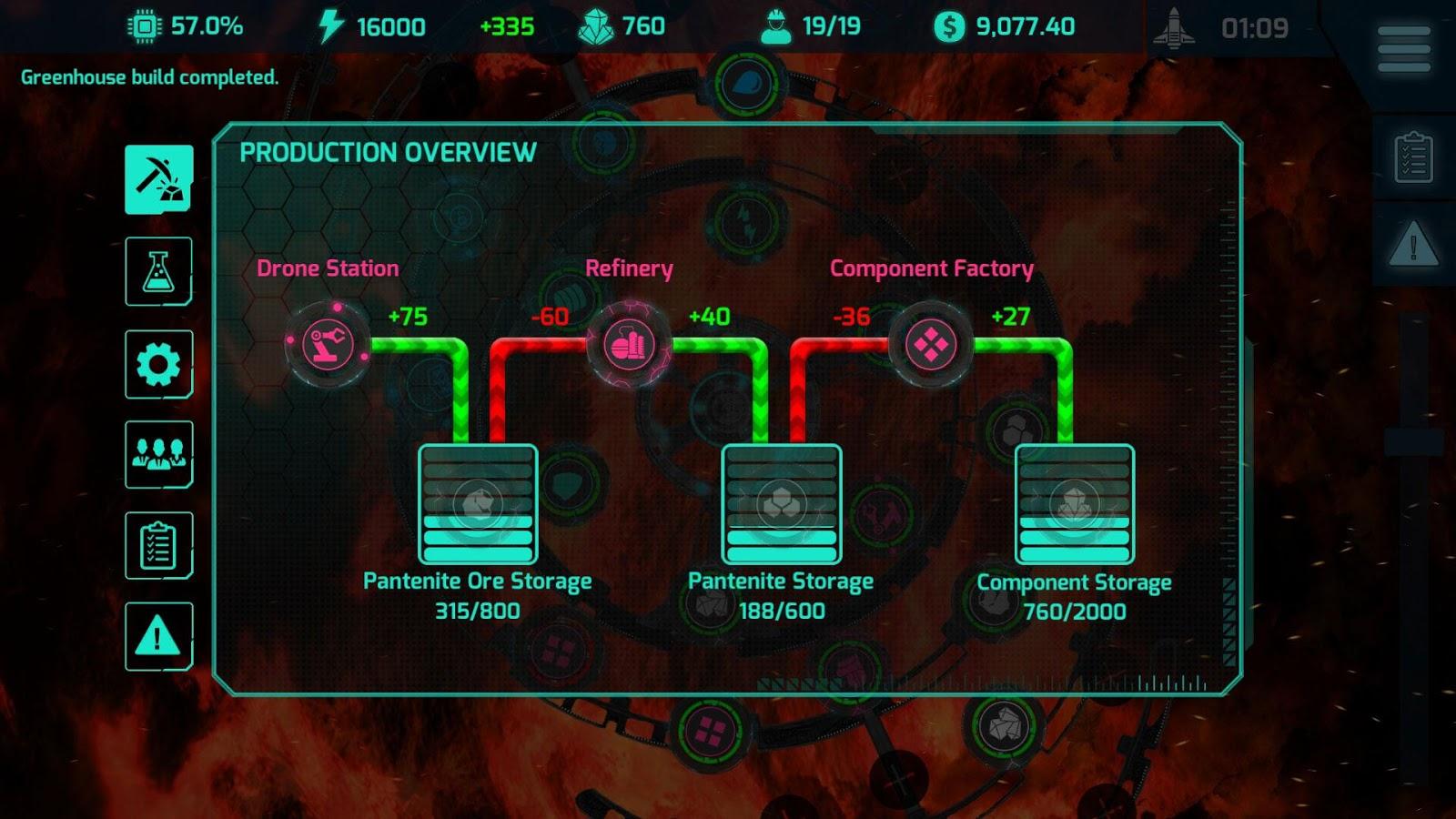1456x819 pixels.
Task: Show the crew people tab
Action: [x=159, y=454]
